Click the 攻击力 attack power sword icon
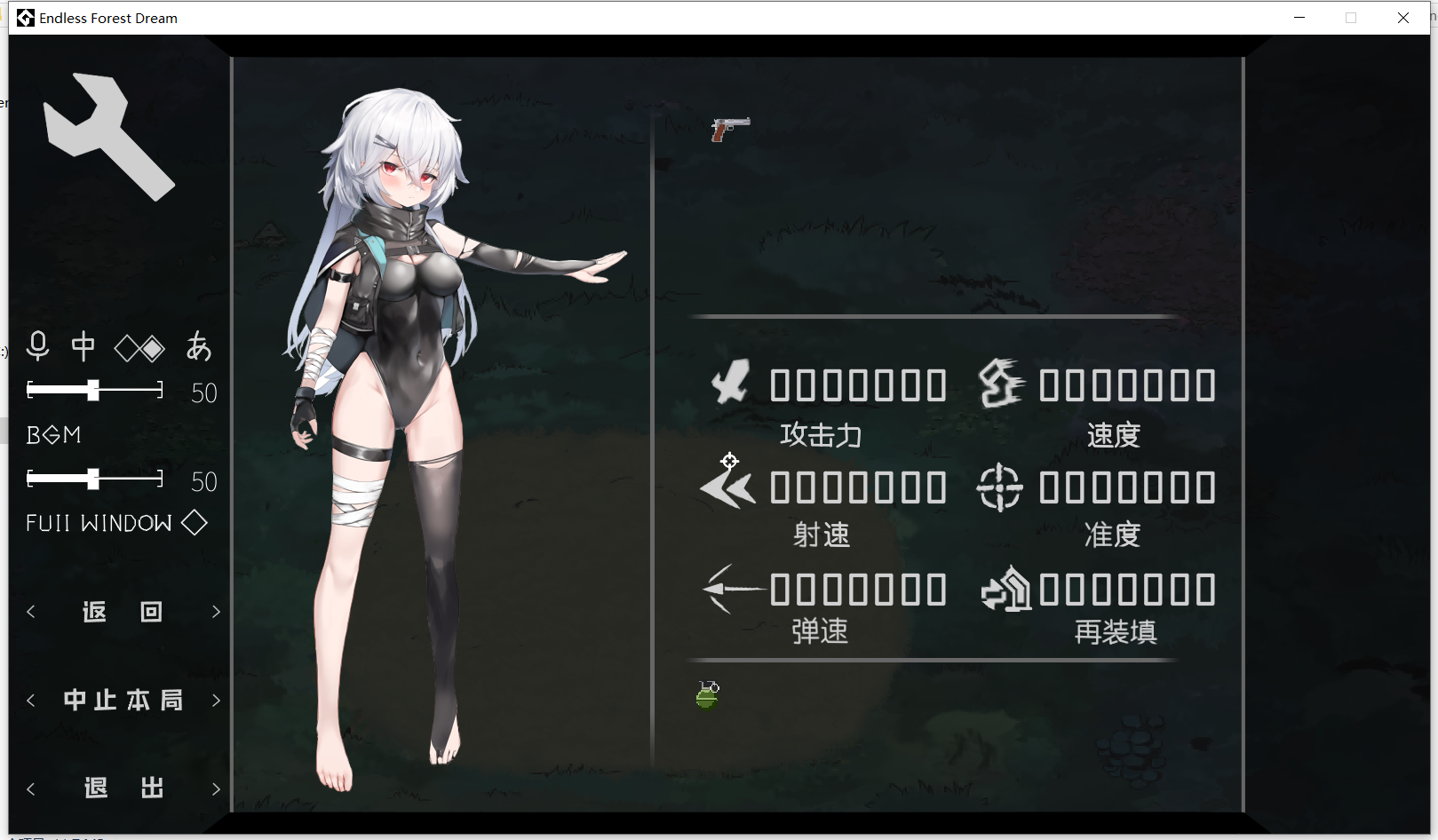The image size is (1438, 840). pyautogui.click(x=732, y=384)
